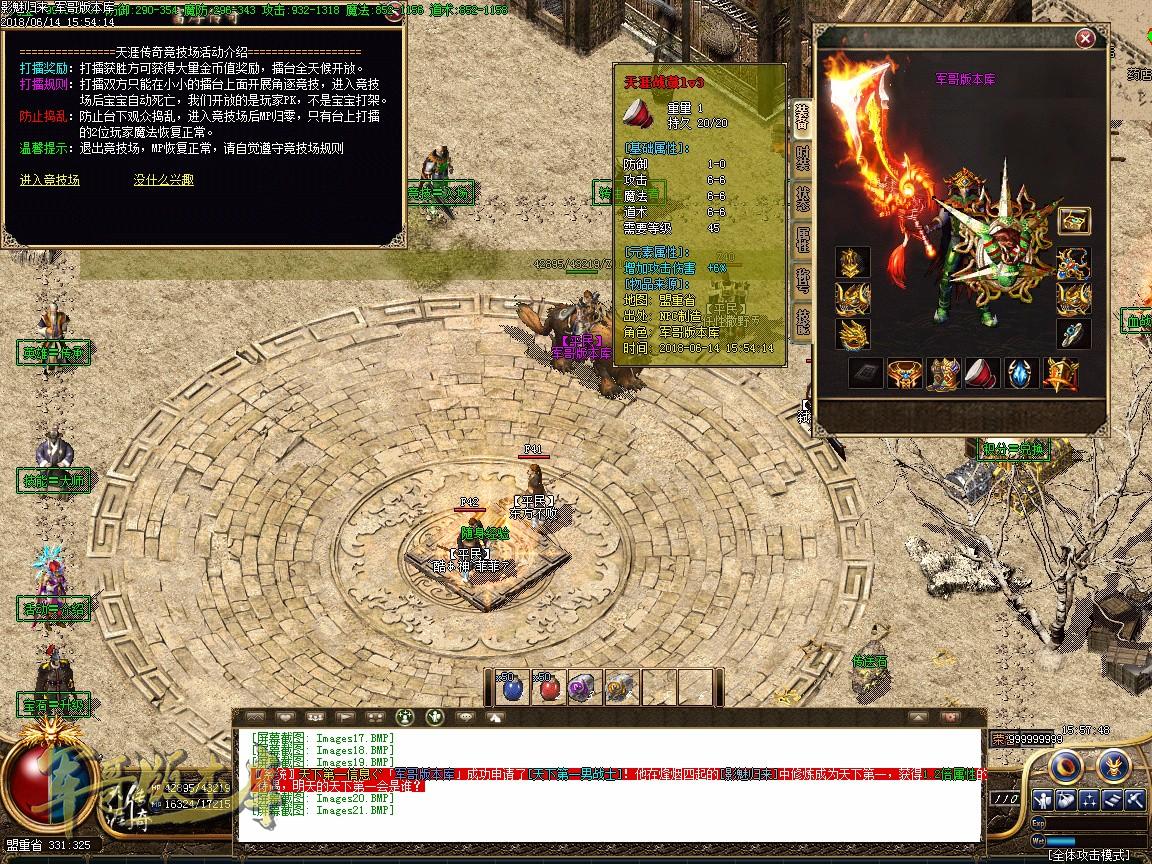Select the golden belt equipment slot
Screen dimensions: 1152x864
pyautogui.click(x=904, y=374)
